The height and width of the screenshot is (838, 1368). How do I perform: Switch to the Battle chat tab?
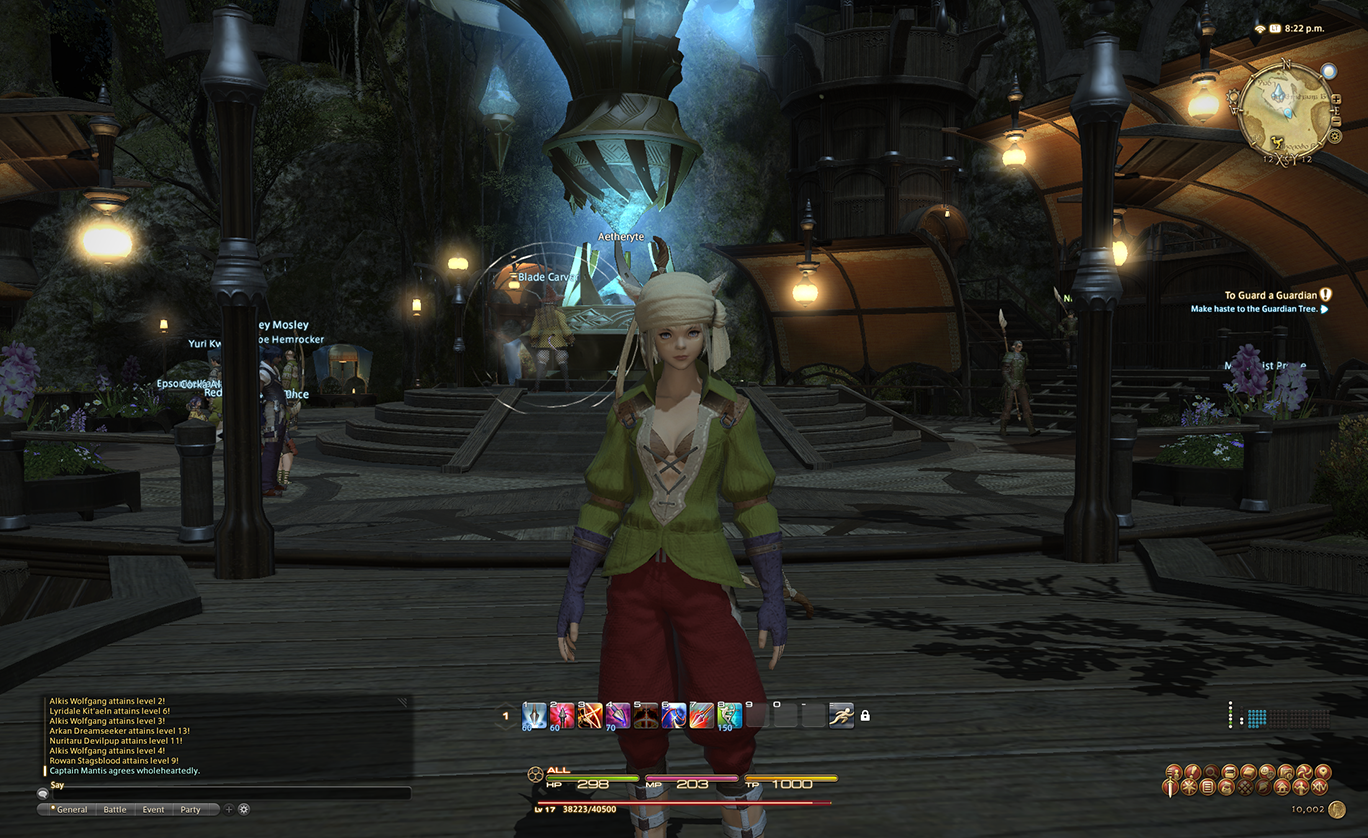pos(114,809)
